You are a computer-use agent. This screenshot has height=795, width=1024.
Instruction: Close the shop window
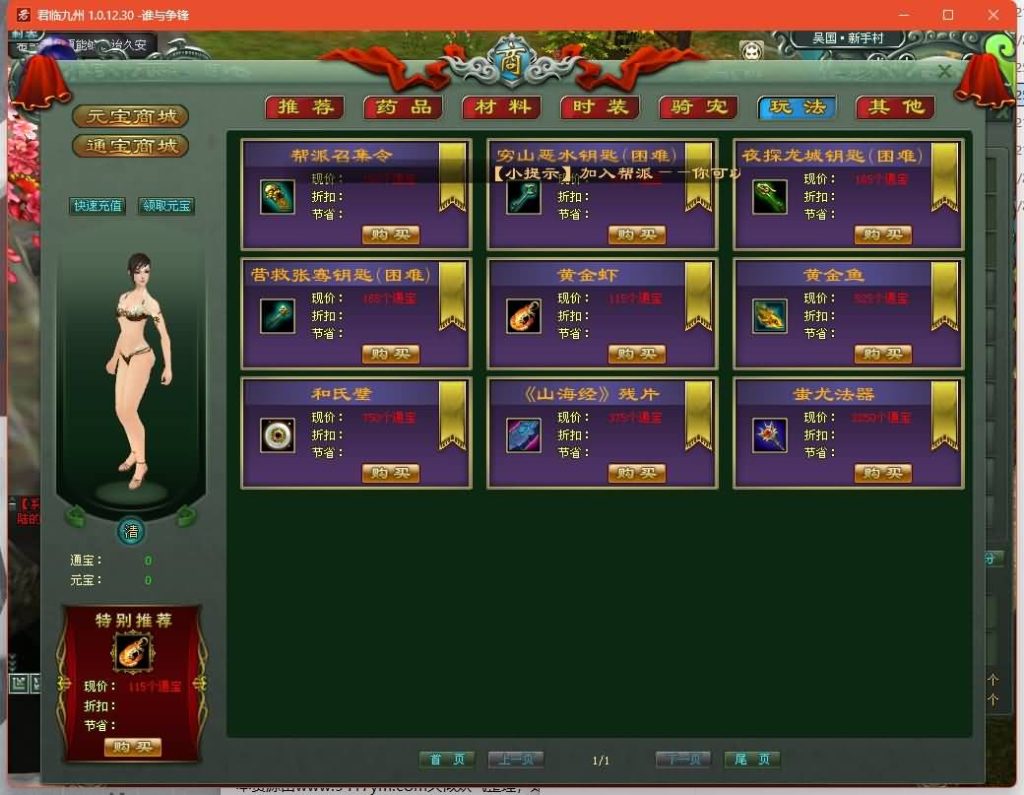point(944,72)
